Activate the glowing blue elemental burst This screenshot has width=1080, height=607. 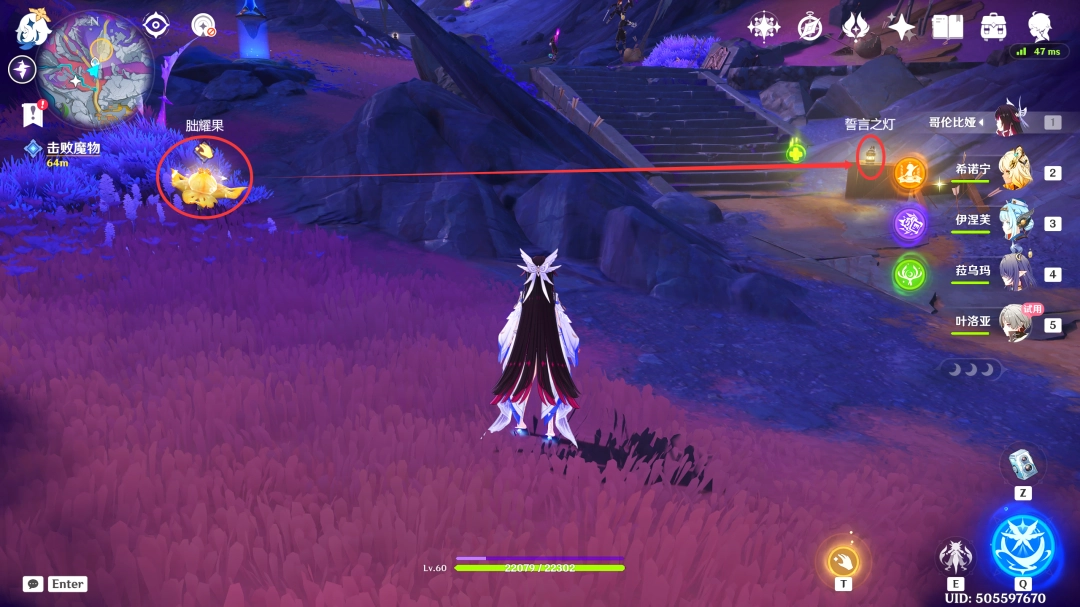(1022, 545)
